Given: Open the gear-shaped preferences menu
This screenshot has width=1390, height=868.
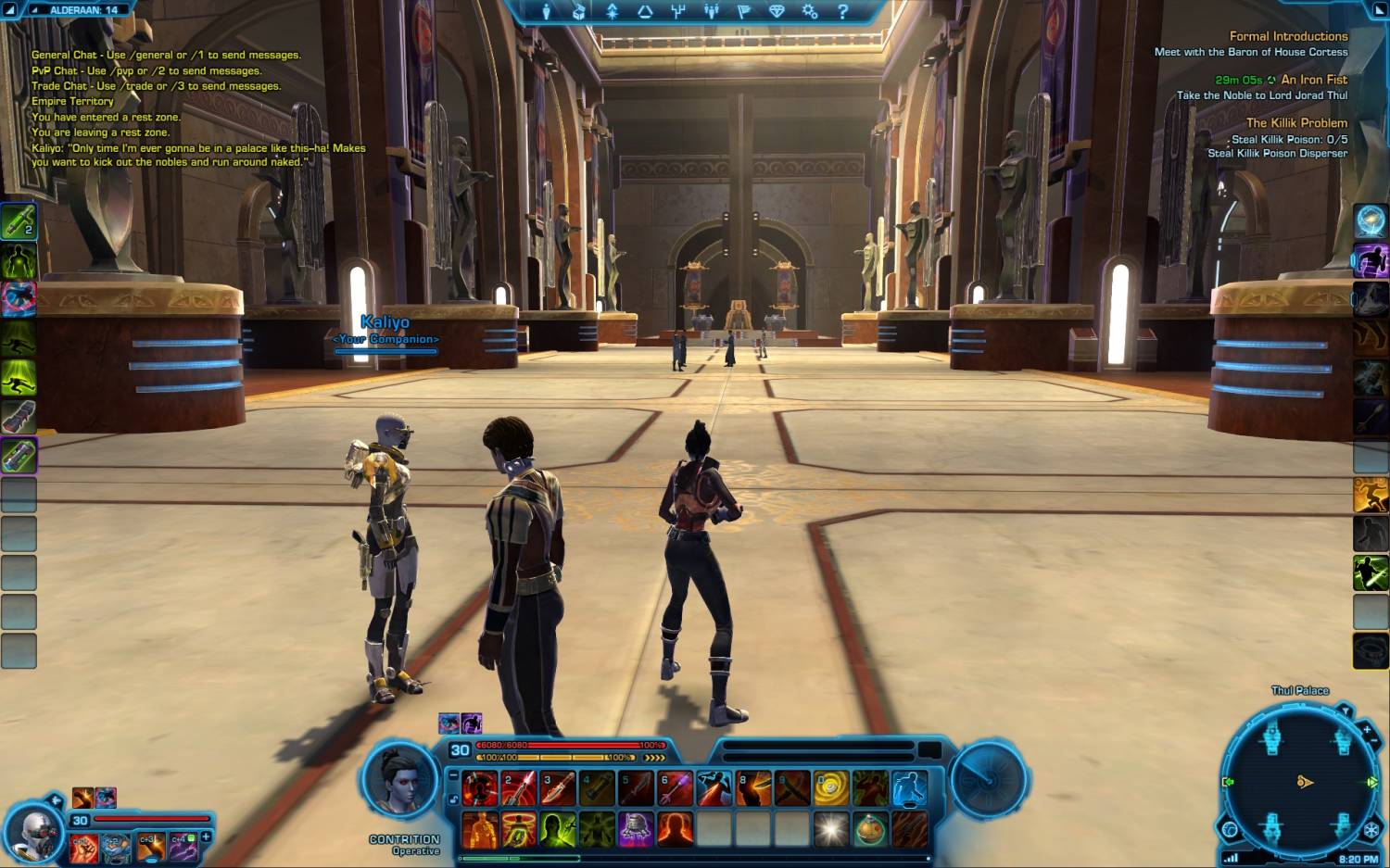Looking at the screenshot, I should pos(810,11).
